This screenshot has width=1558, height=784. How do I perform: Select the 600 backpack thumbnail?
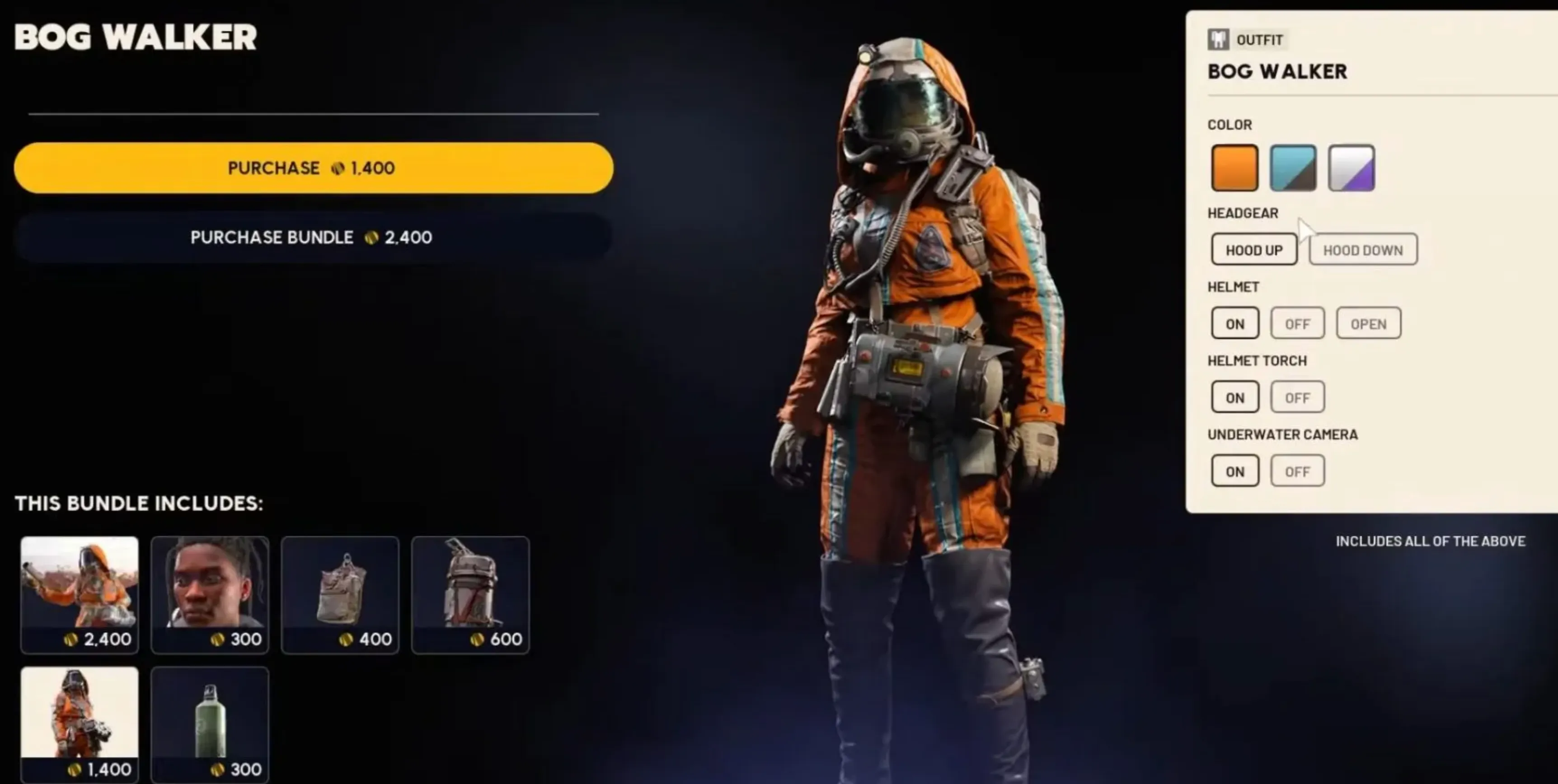click(x=470, y=594)
